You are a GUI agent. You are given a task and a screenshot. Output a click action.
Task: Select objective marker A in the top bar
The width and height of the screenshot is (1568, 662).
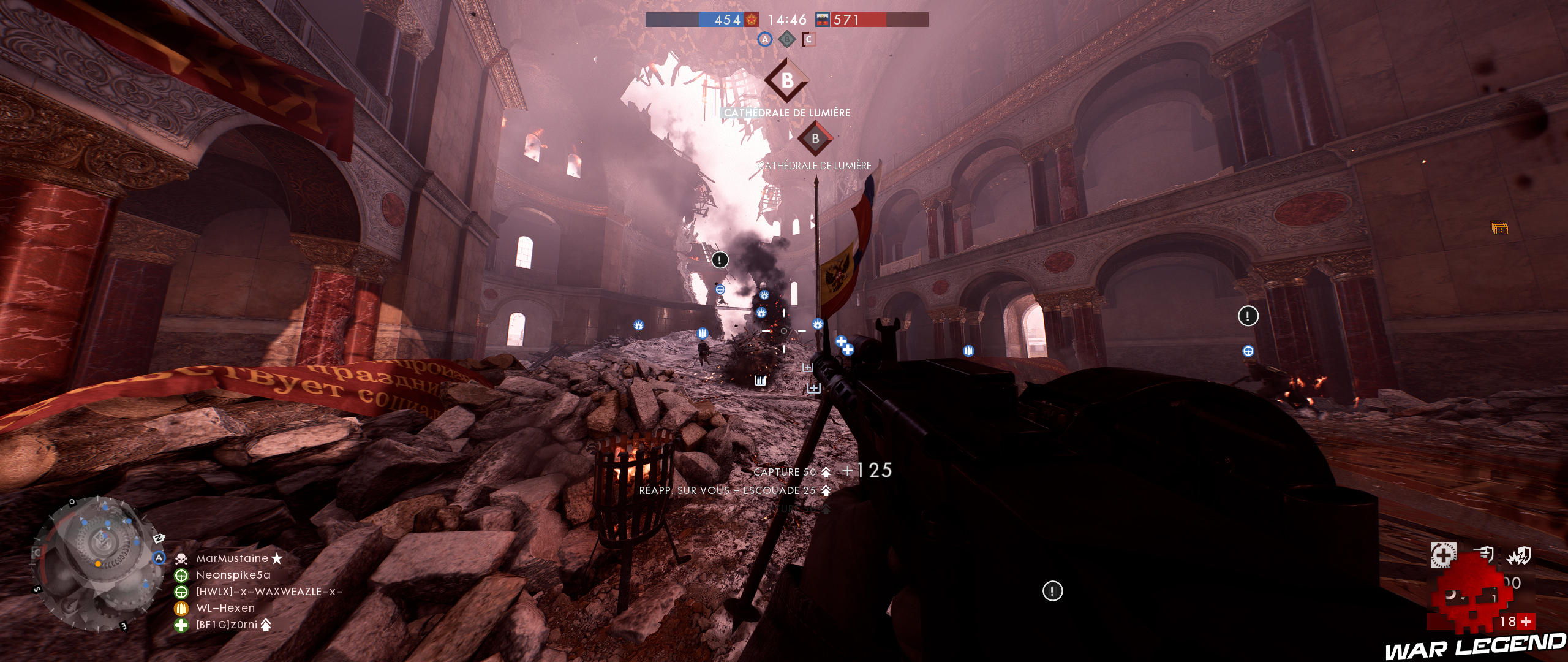(x=765, y=39)
